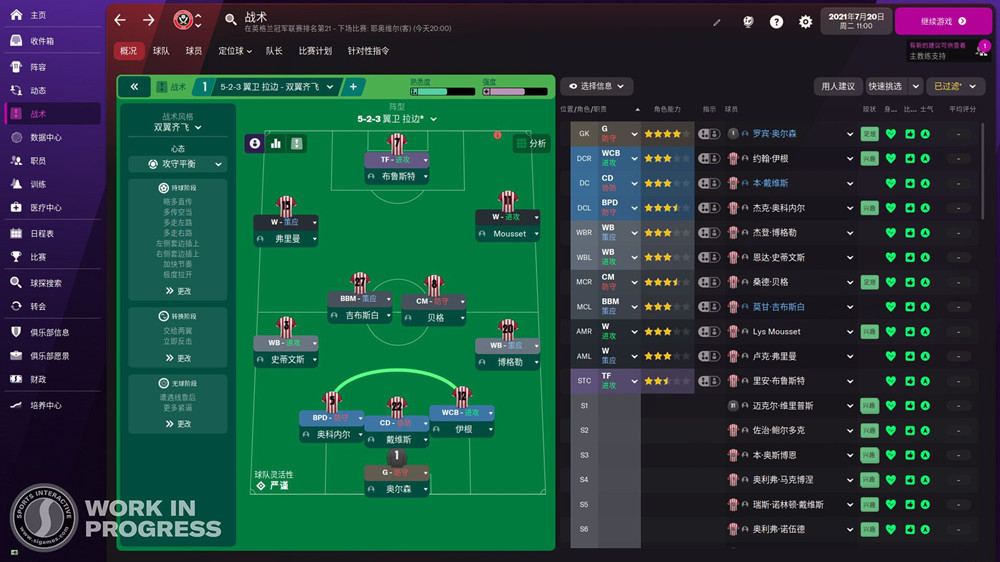
Task: Open 数据中心 in the sidebar
Action: [45, 137]
